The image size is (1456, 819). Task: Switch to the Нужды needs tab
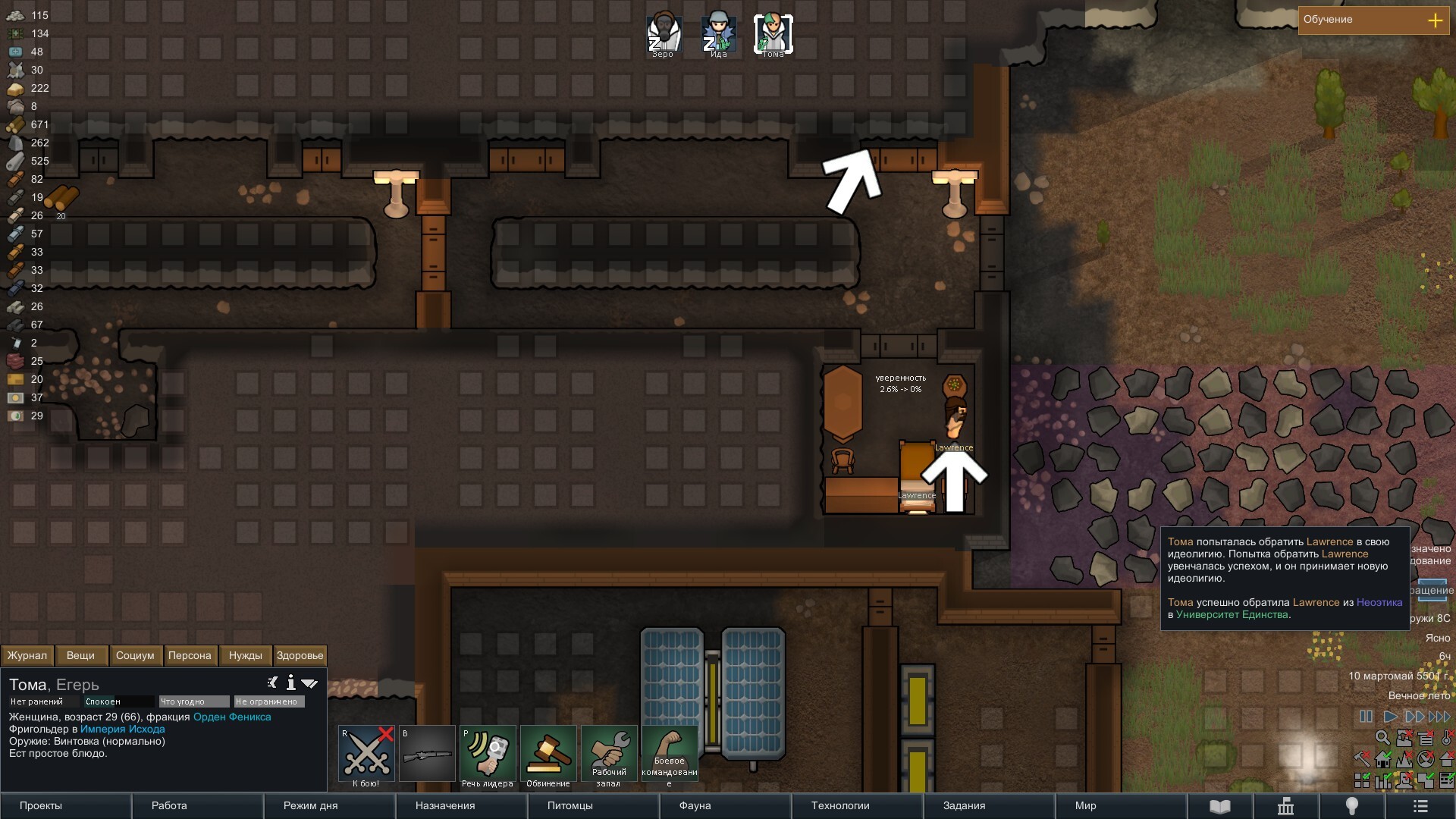tap(245, 656)
